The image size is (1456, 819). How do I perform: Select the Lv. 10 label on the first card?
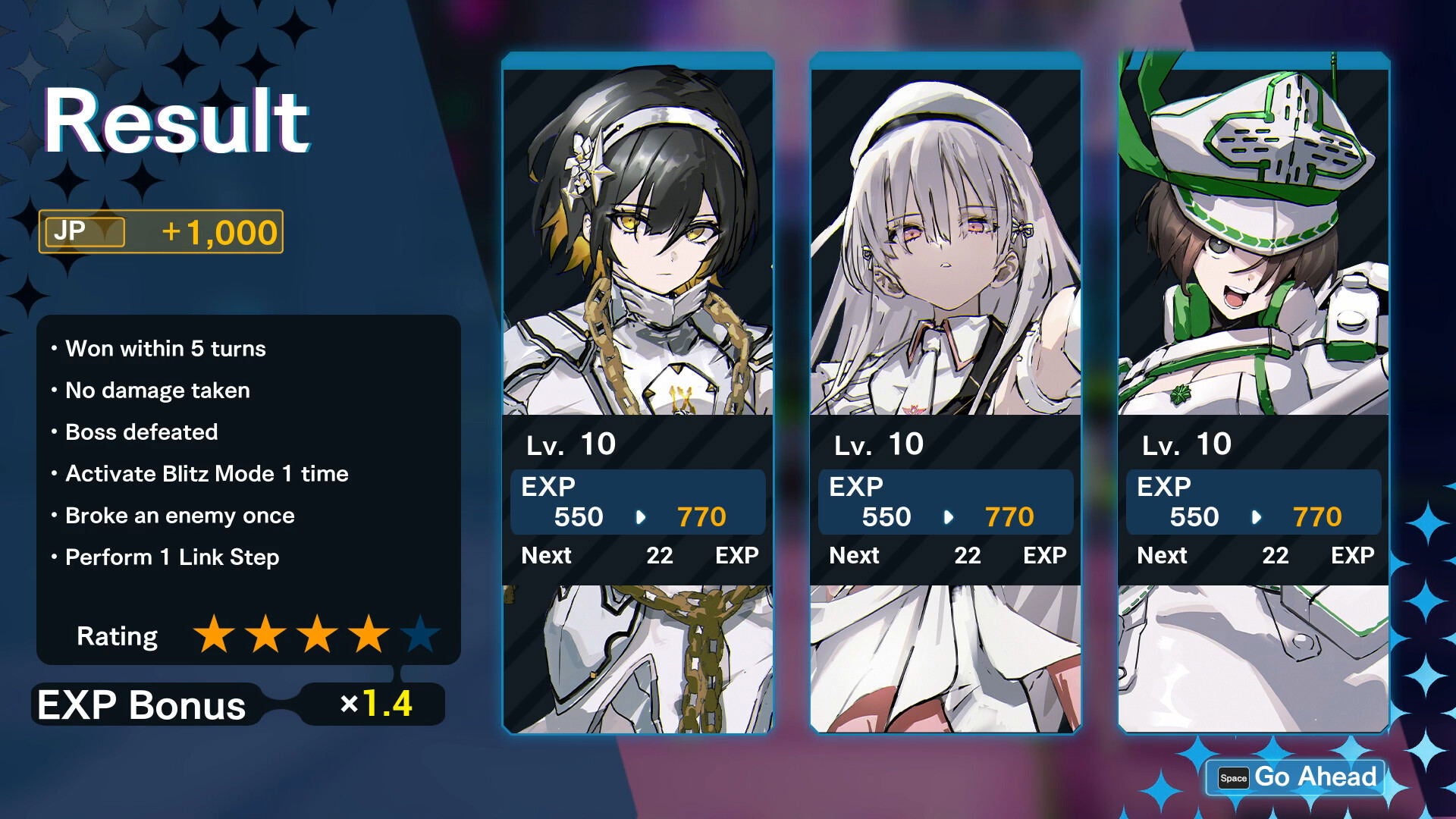coord(570,445)
